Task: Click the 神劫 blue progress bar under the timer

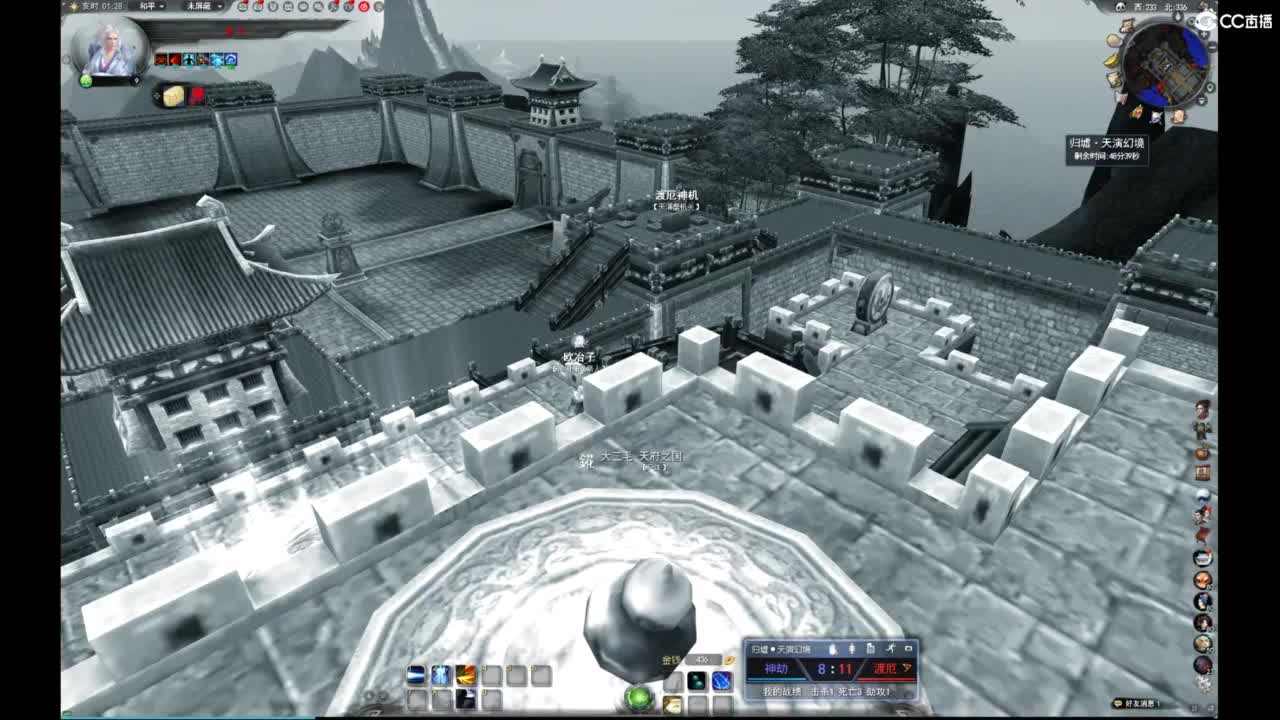Action: pyautogui.click(x=776, y=679)
